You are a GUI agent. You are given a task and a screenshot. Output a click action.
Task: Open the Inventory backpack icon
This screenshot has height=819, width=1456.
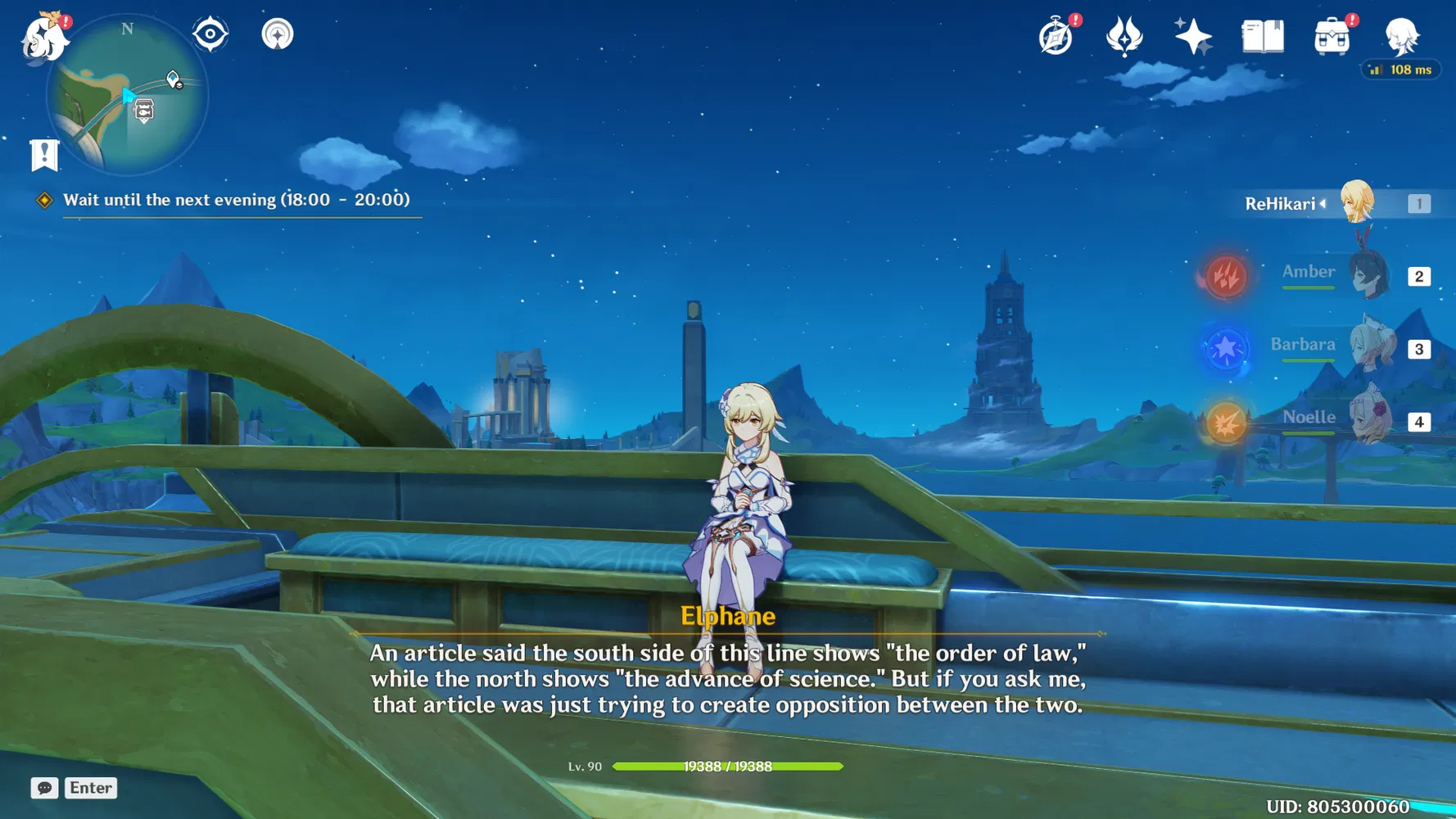pos(1332,37)
